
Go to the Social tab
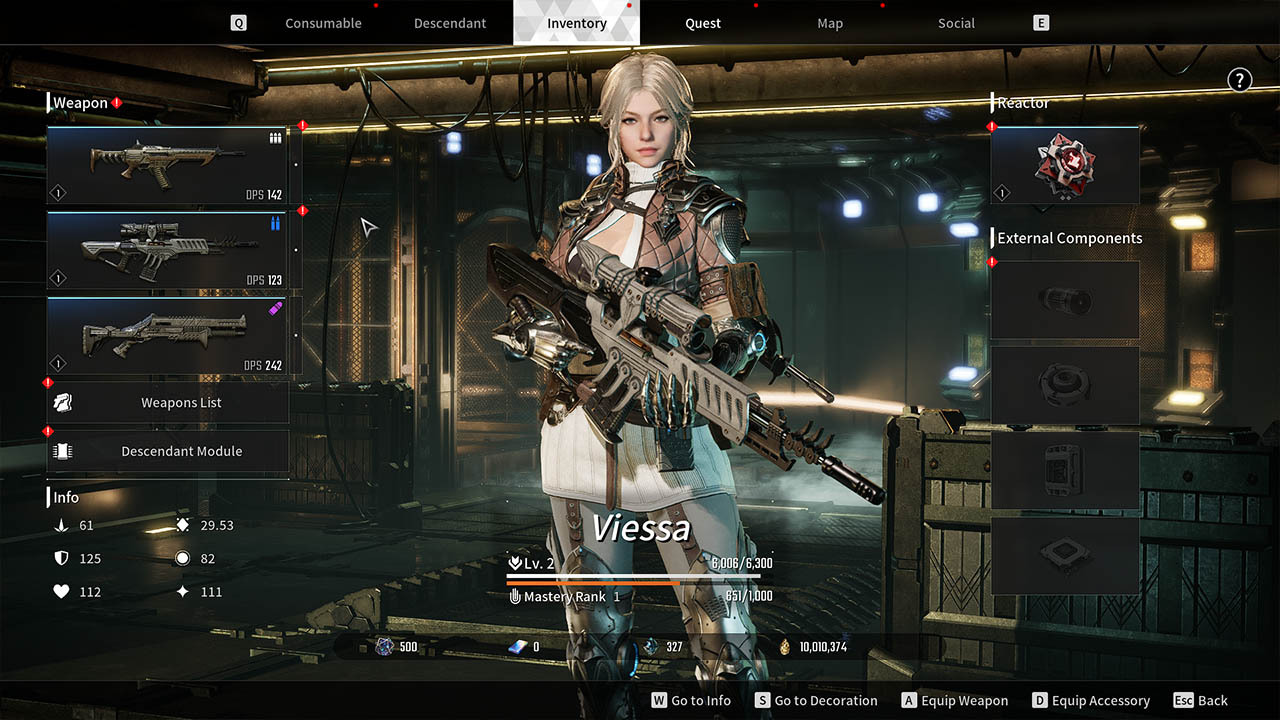(956, 23)
